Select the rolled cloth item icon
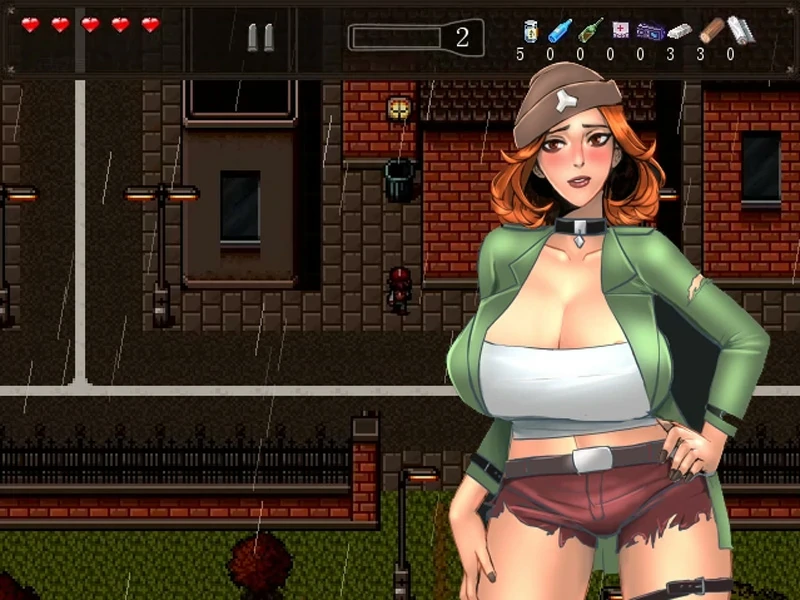 tap(741, 29)
